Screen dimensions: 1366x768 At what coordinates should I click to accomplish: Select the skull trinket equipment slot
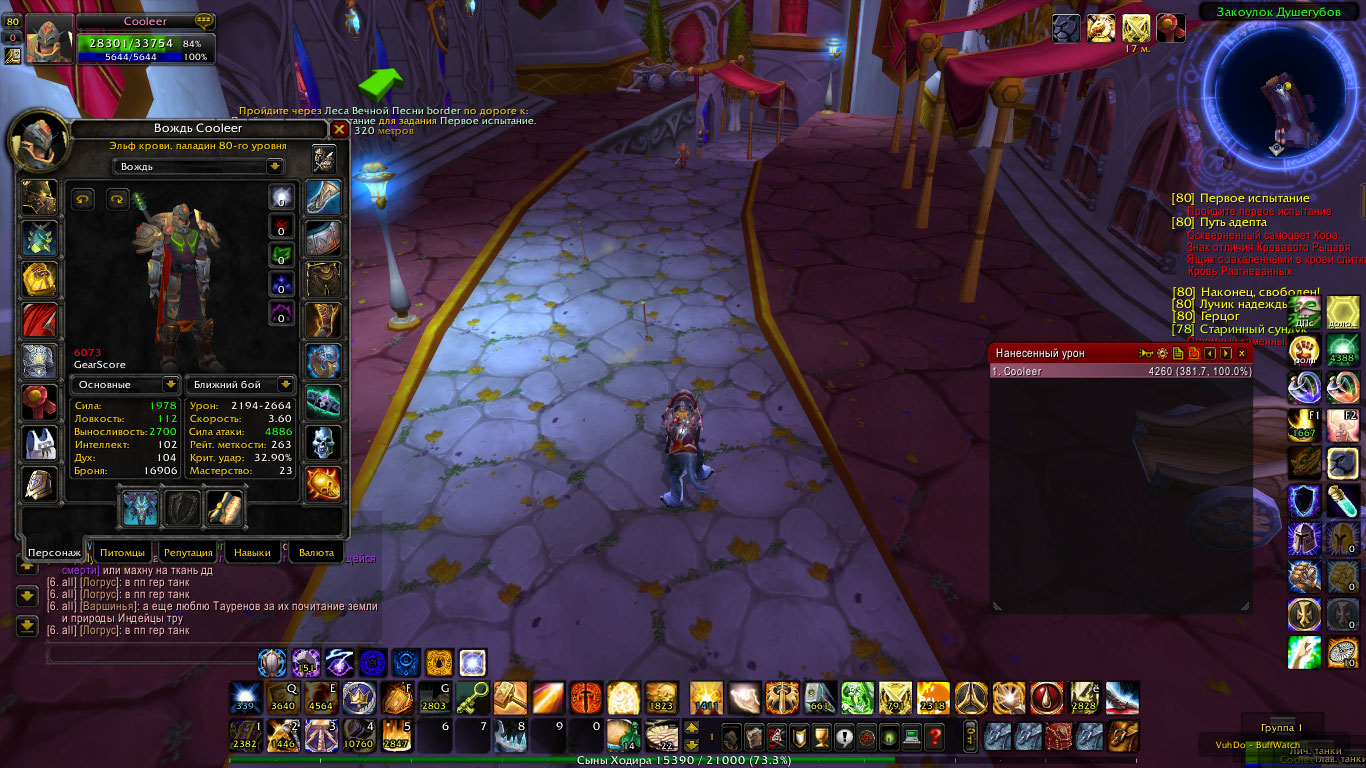[323, 443]
